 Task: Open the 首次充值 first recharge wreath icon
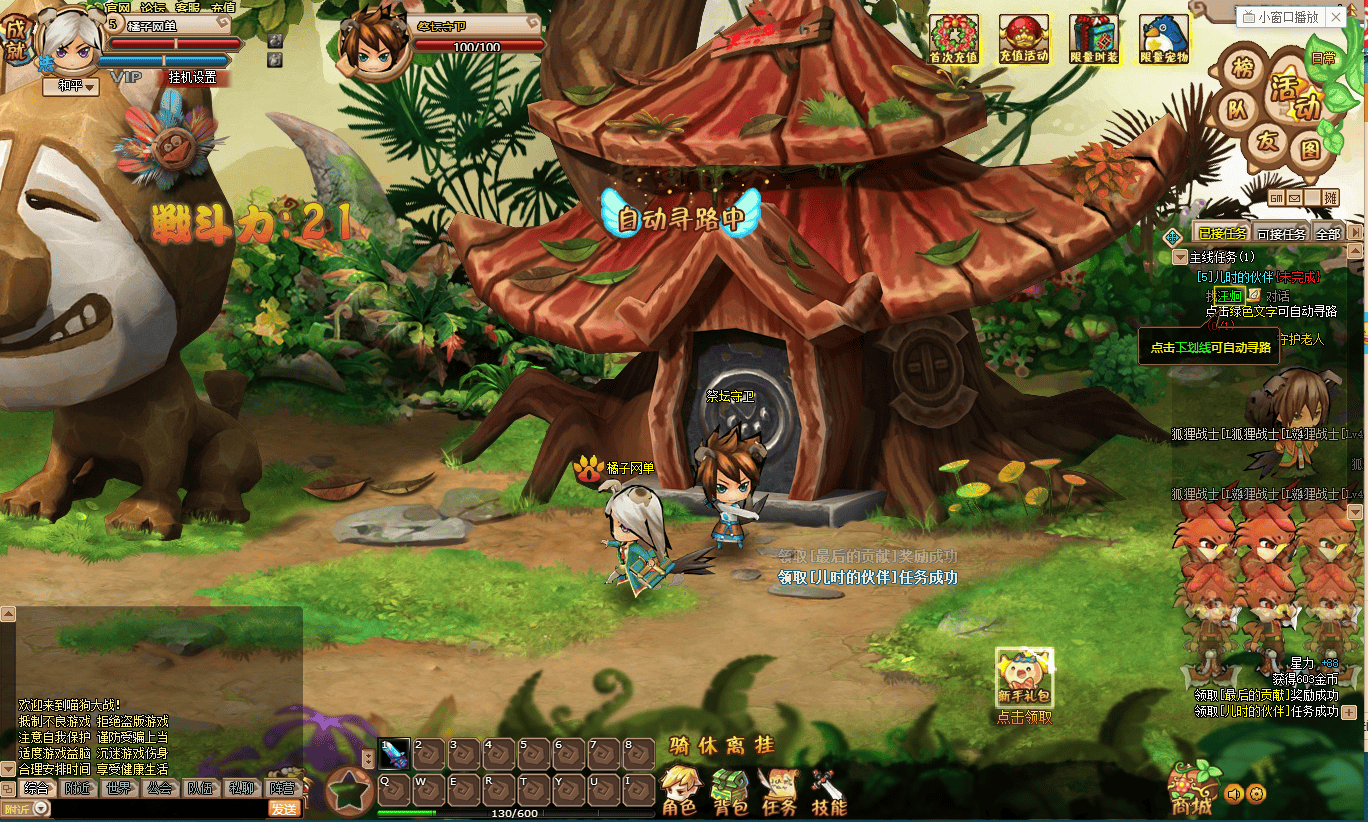point(954,39)
